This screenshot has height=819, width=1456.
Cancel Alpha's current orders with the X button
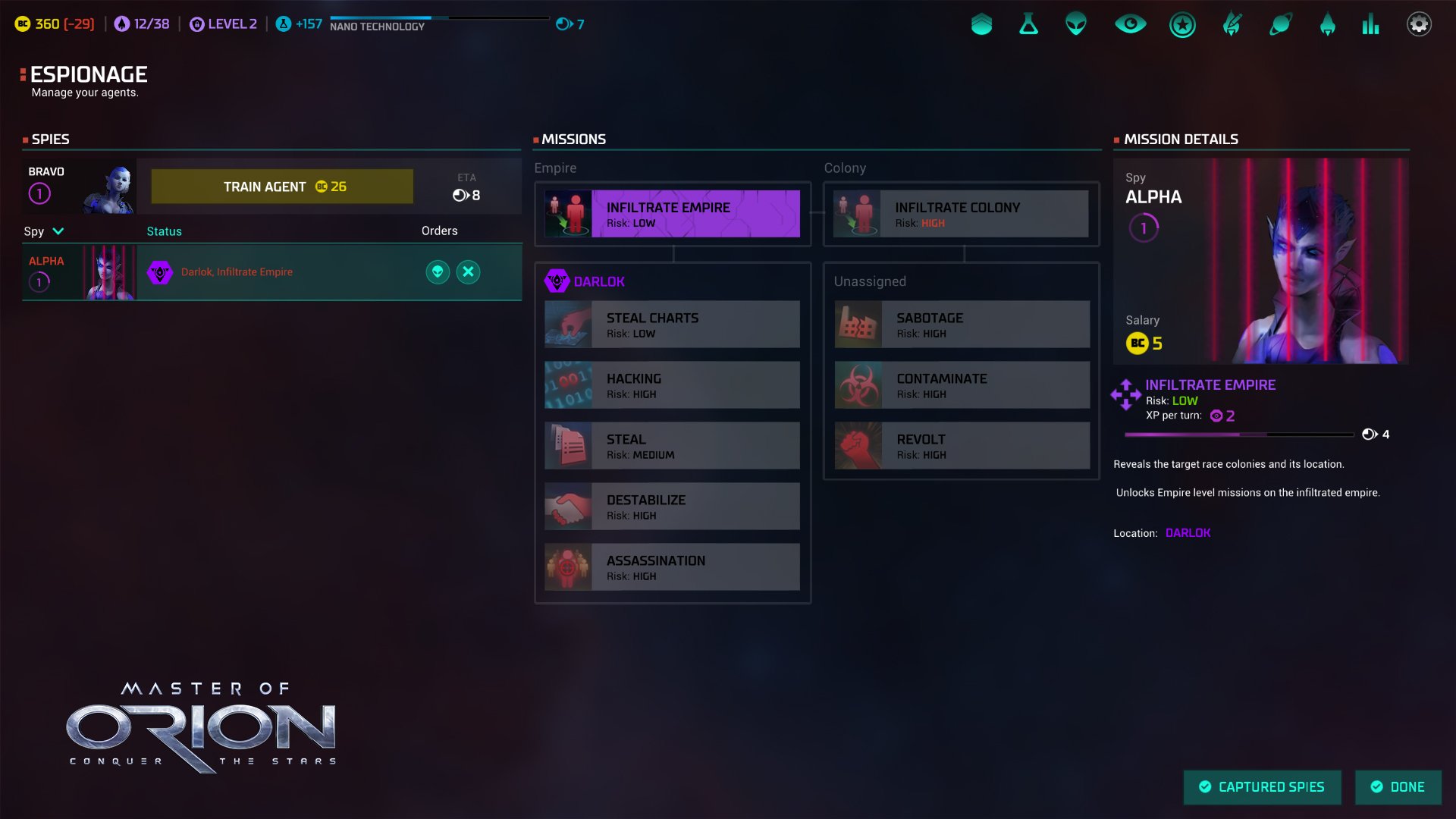[469, 272]
